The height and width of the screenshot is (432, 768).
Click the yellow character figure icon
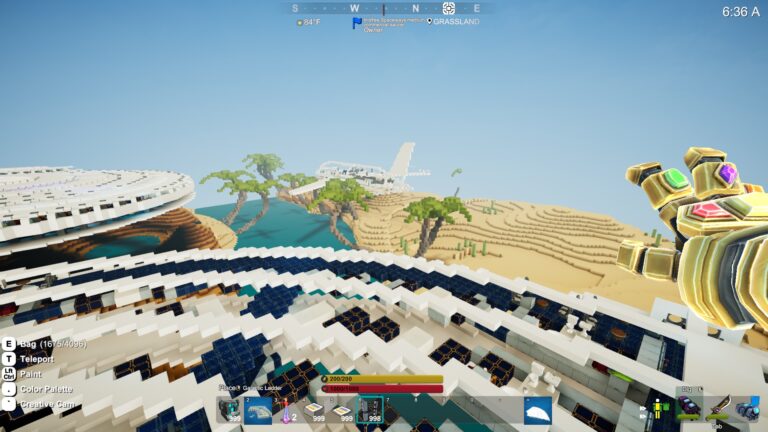[x=659, y=409]
